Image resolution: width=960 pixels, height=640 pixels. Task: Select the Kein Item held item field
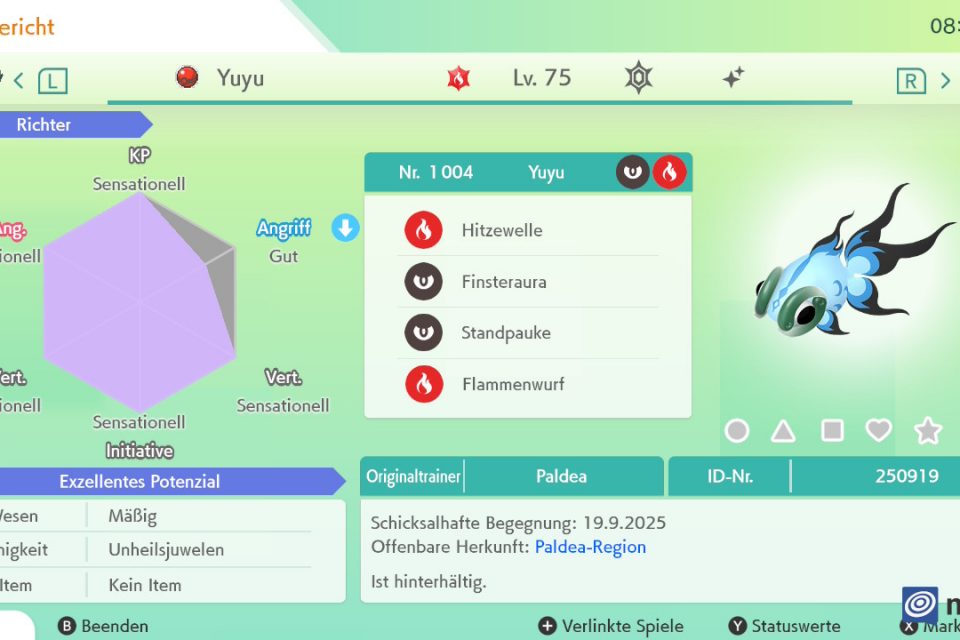pos(144,585)
